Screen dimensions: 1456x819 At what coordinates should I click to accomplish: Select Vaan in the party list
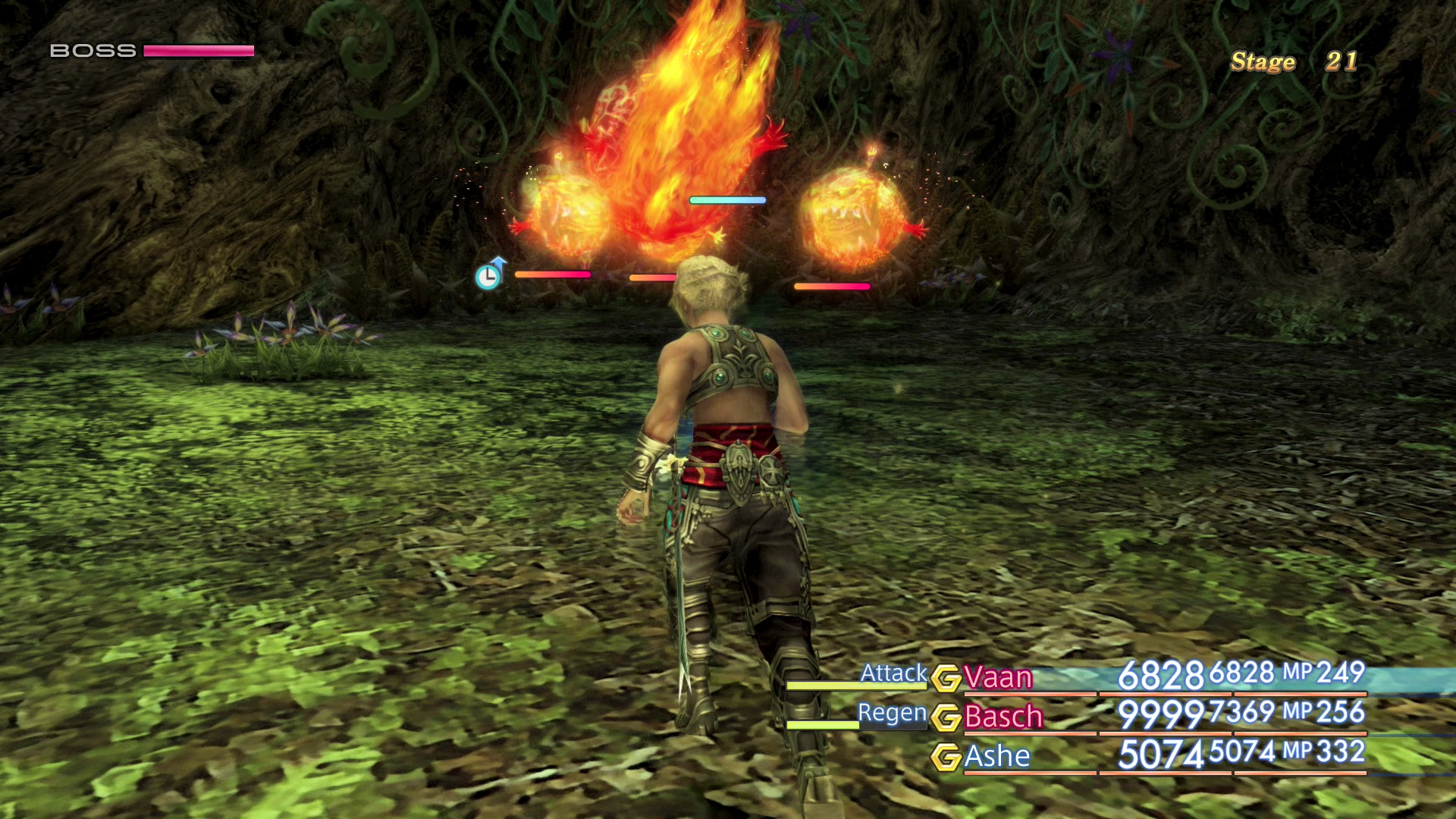tap(998, 677)
